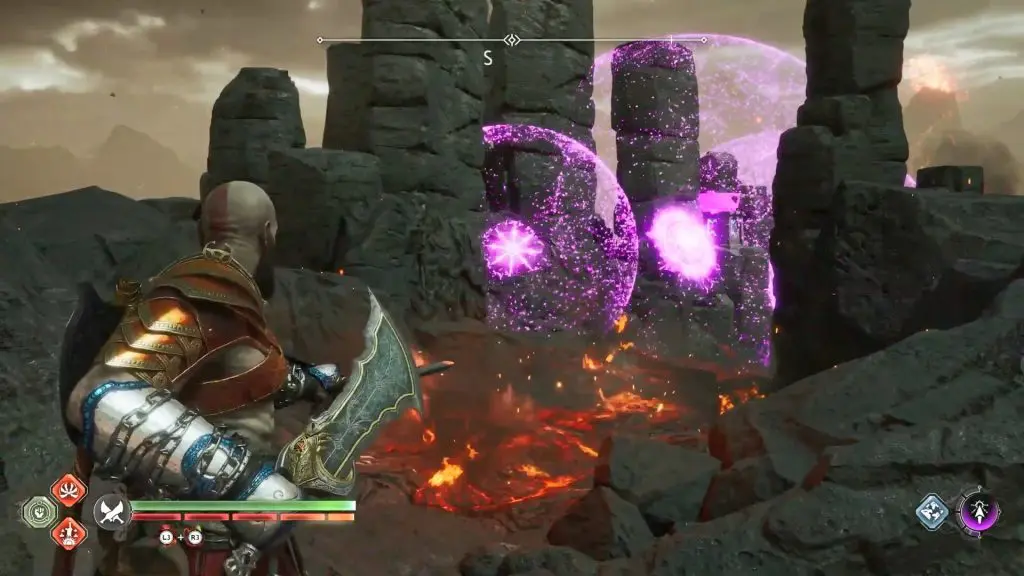Click the green fist relic icon
This screenshot has height=576, width=1024.
(x=37, y=512)
